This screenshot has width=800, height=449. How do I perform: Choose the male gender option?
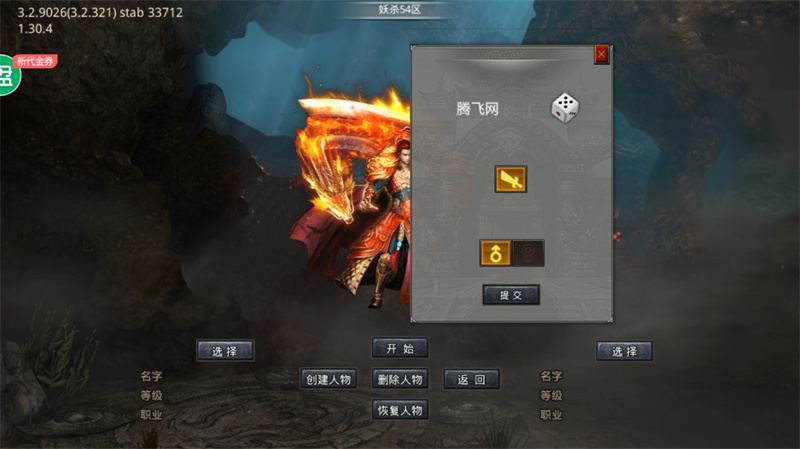[495, 253]
